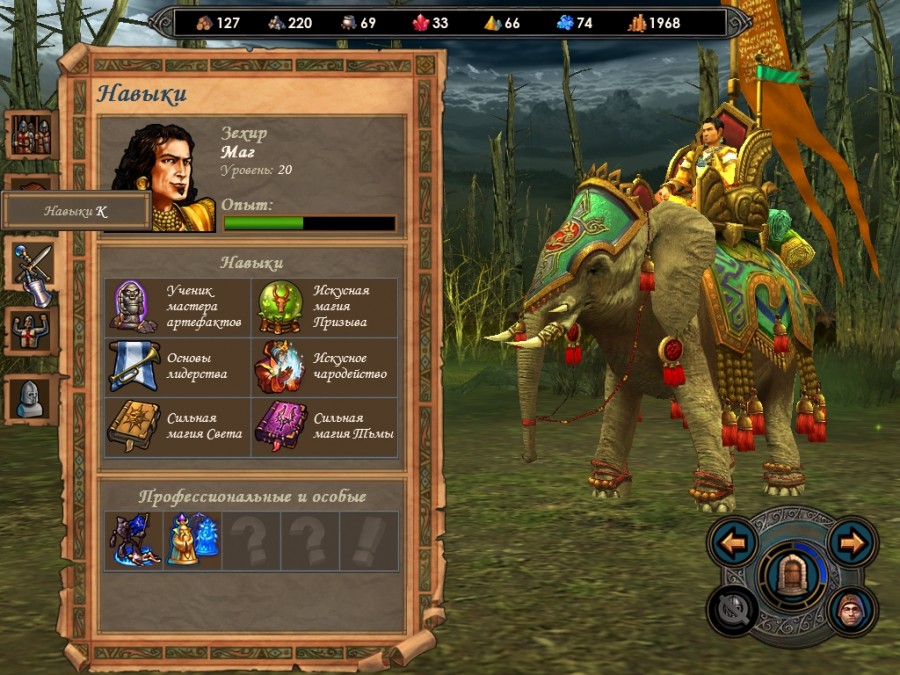Screen dimensions: 900x675
Task: Click the Основы лидерства trumpet skill
Action: click(131, 367)
